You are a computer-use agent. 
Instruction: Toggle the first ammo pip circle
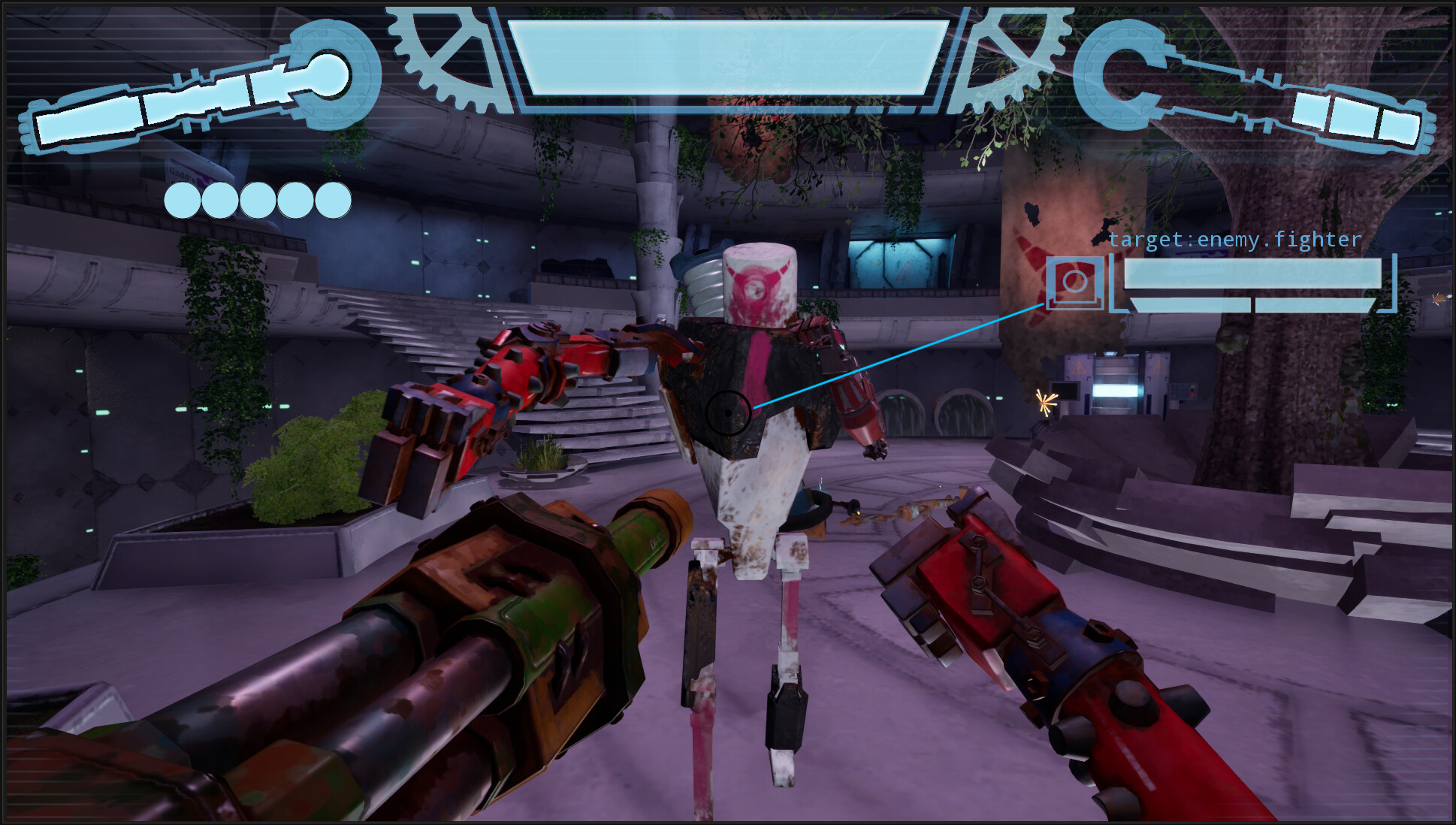[181, 199]
